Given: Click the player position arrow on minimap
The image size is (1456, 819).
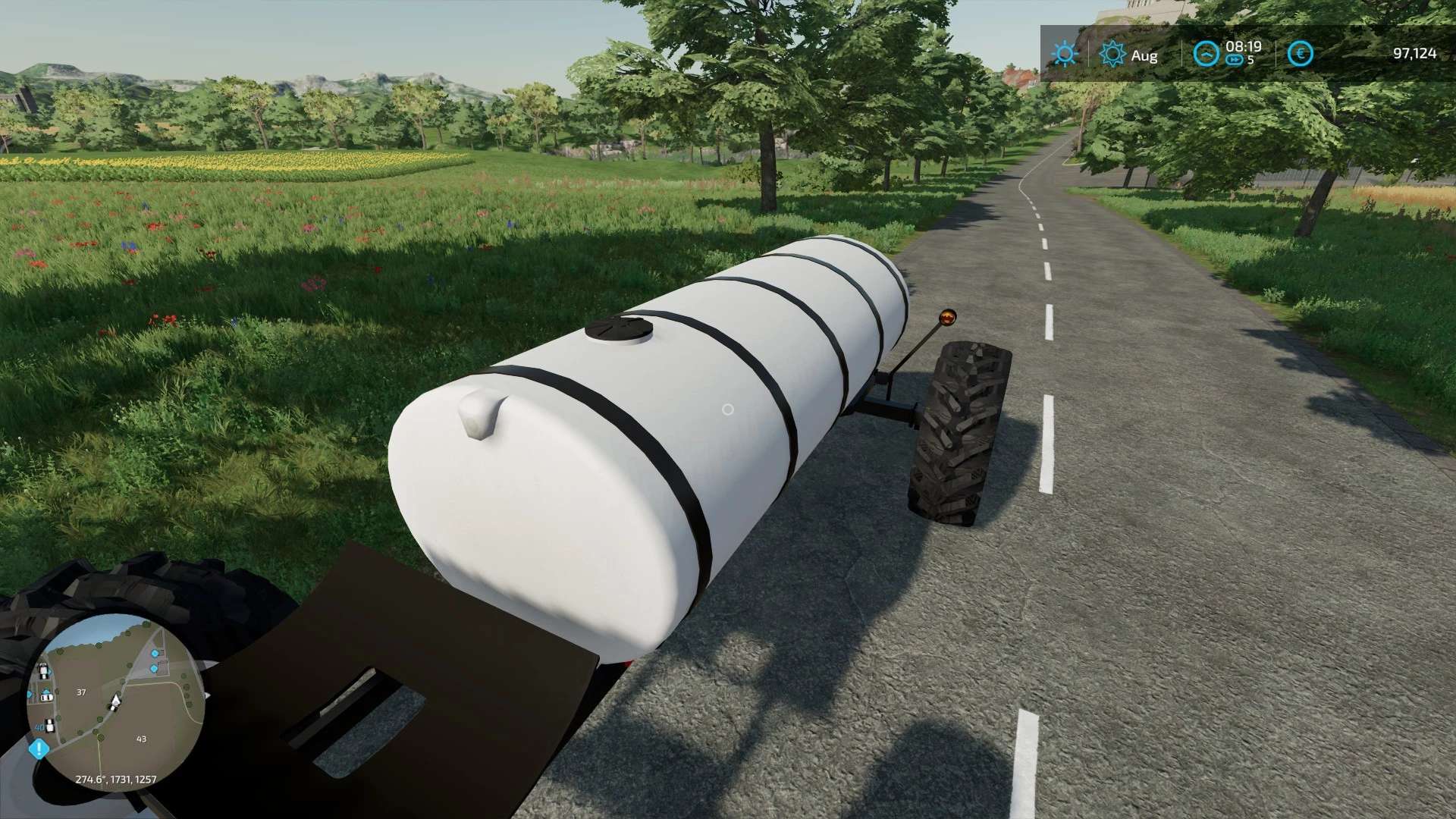Looking at the screenshot, I should pos(115,699).
